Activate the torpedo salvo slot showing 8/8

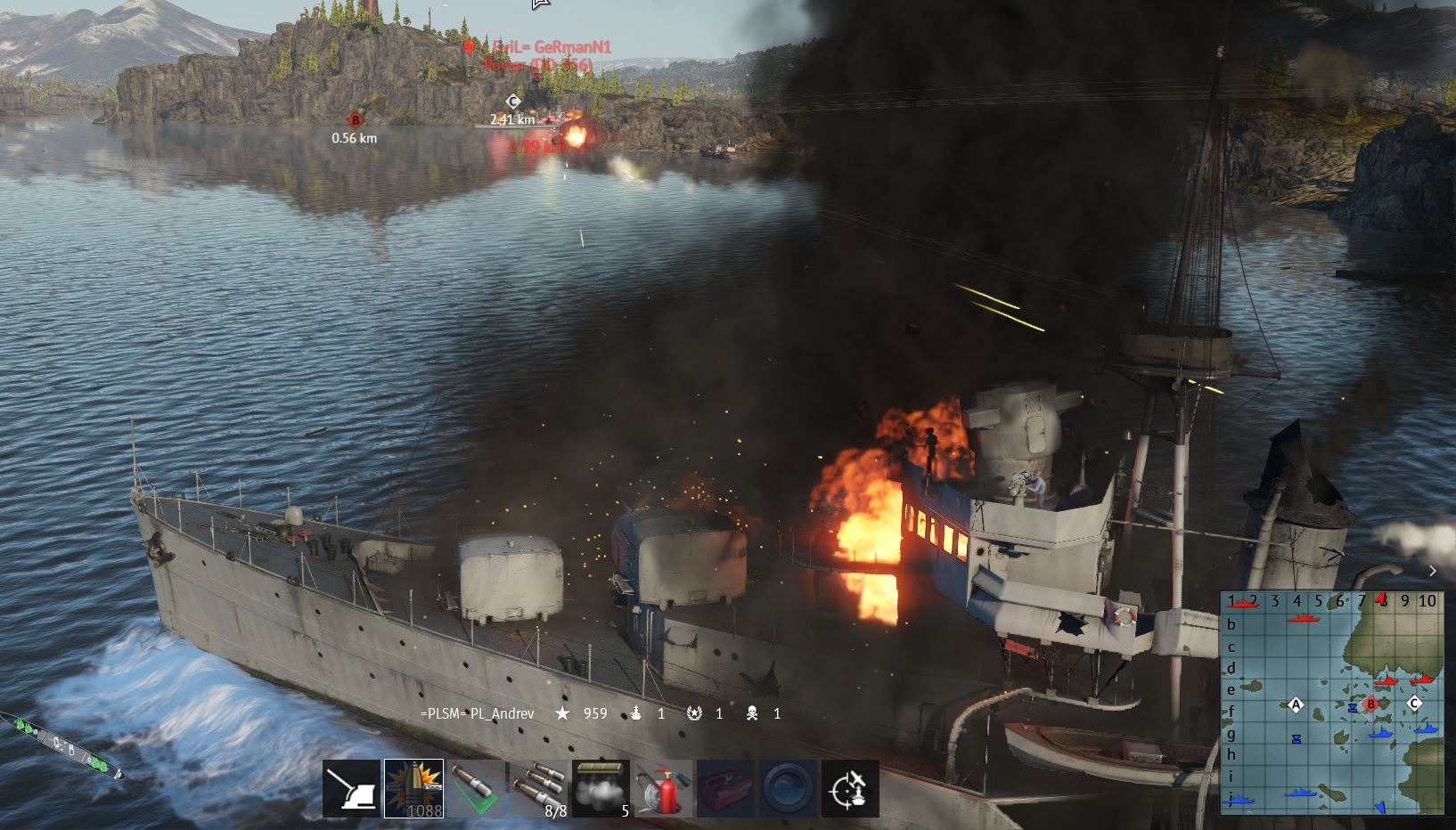point(538,788)
